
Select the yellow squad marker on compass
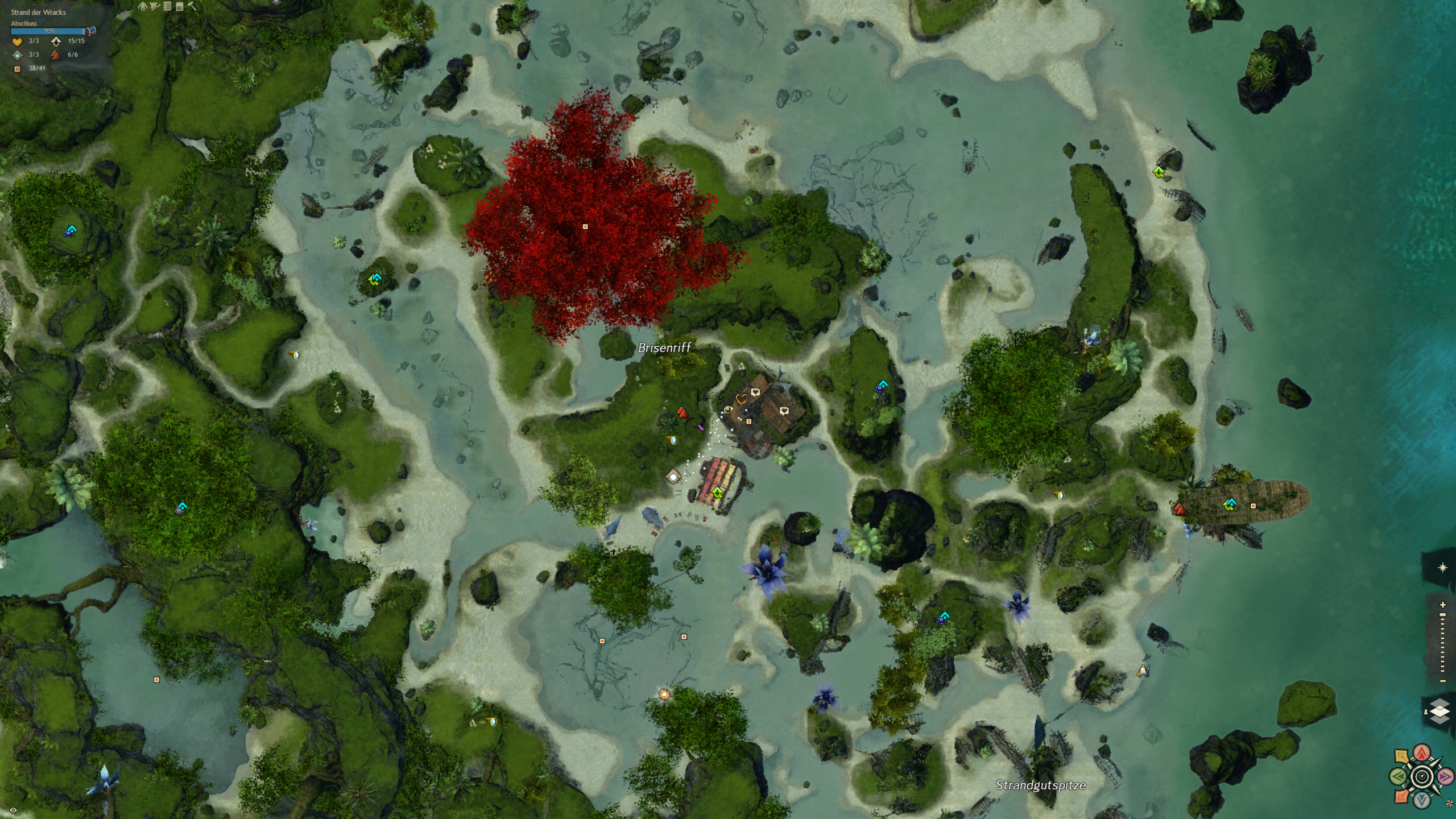1402,756
